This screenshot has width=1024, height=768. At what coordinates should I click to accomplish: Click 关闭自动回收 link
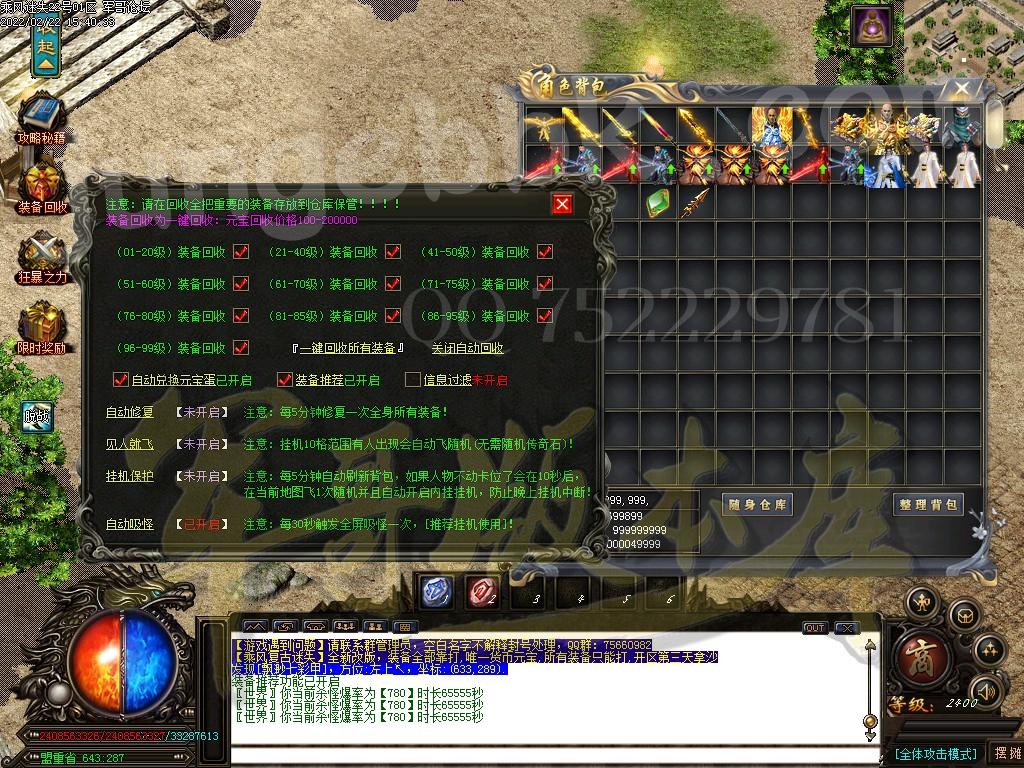click(467, 348)
